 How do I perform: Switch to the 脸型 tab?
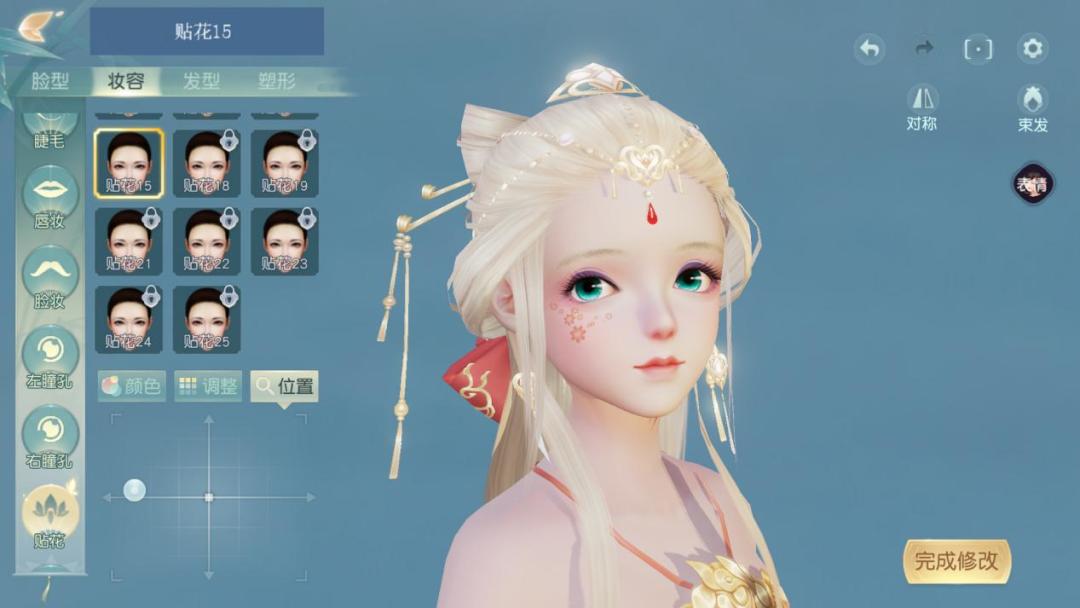coord(49,81)
